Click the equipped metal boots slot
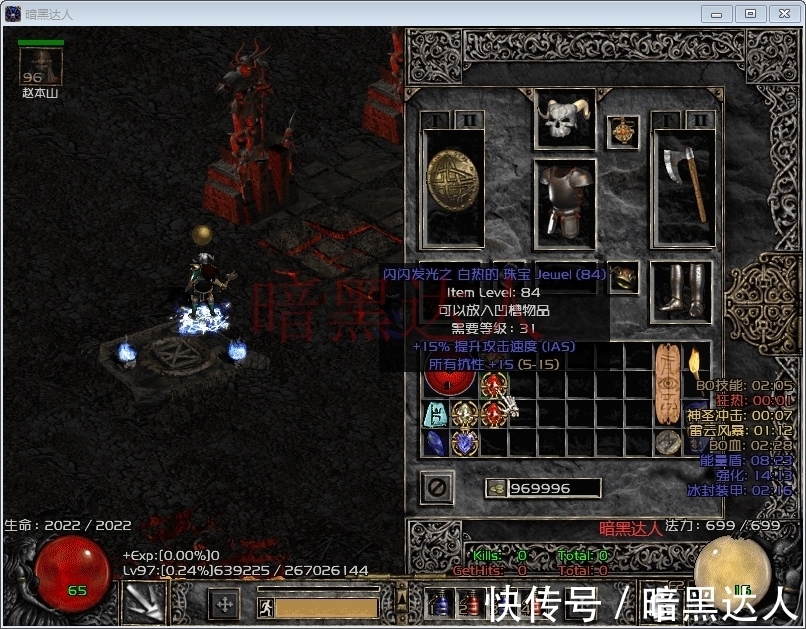806x629 pixels. click(x=681, y=292)
